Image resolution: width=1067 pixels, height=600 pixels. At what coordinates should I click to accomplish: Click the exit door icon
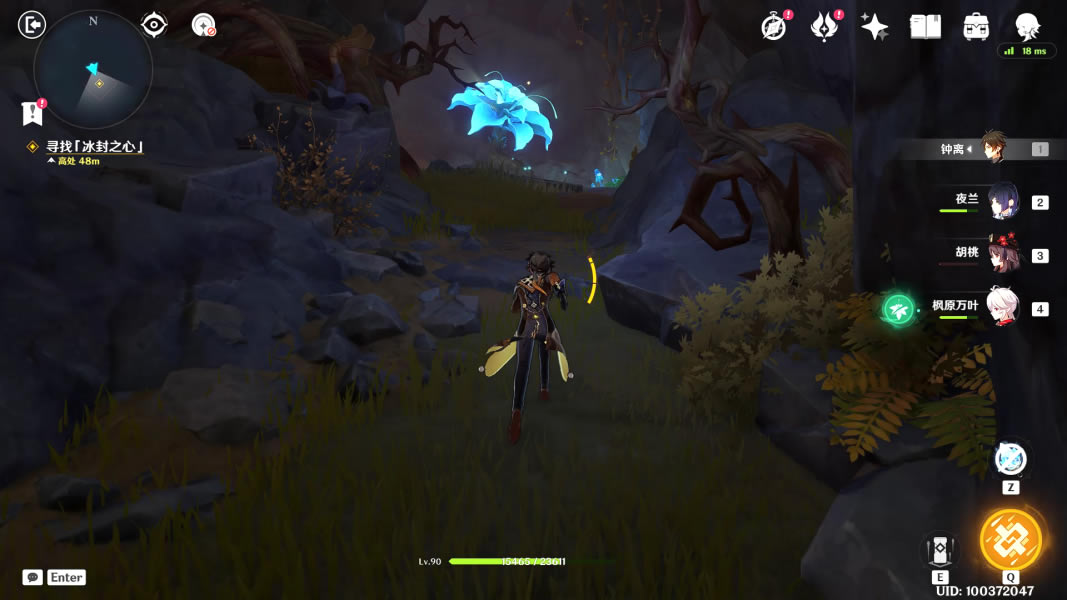pos(32,24)
